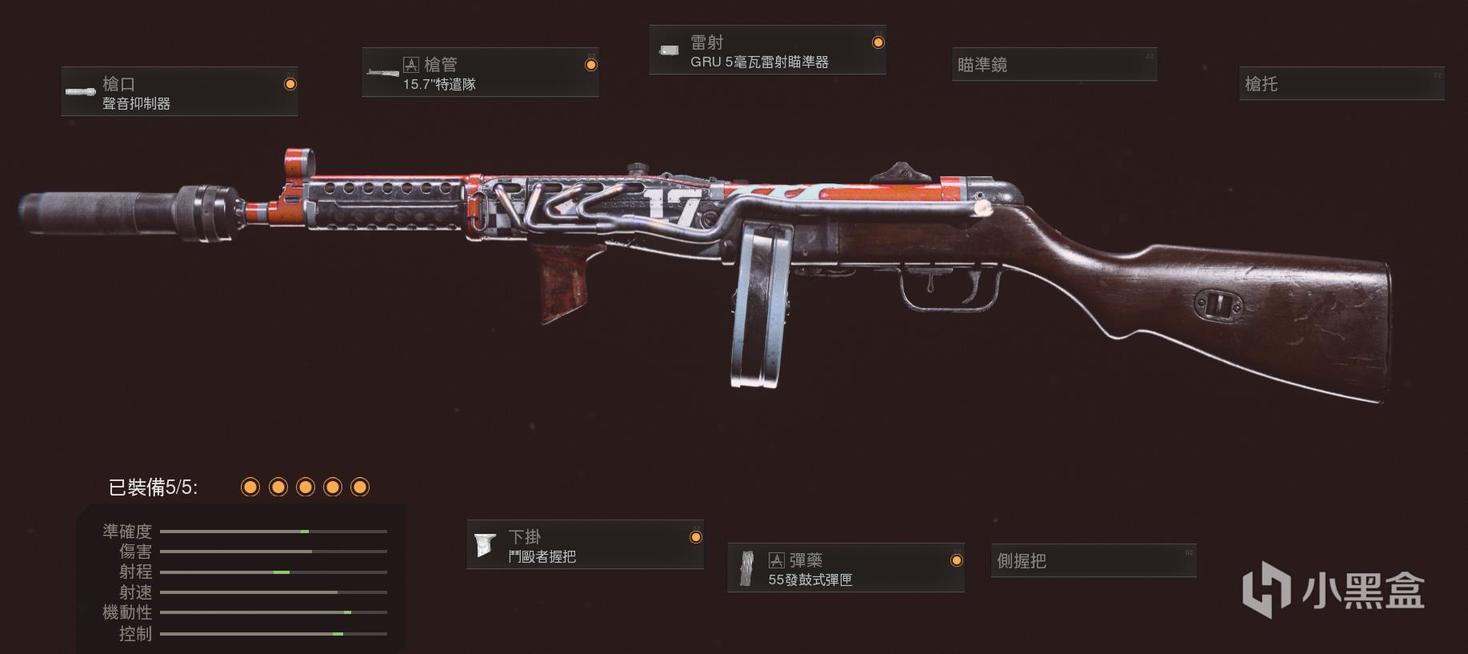Select the 槍管 barrel attachment slot
Viewport: 1468px width, 654px height.
480,73
